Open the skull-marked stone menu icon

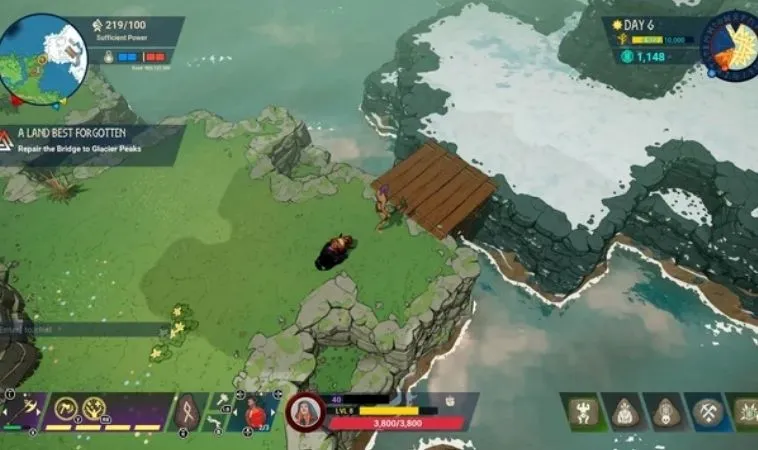tap(667, 412)
